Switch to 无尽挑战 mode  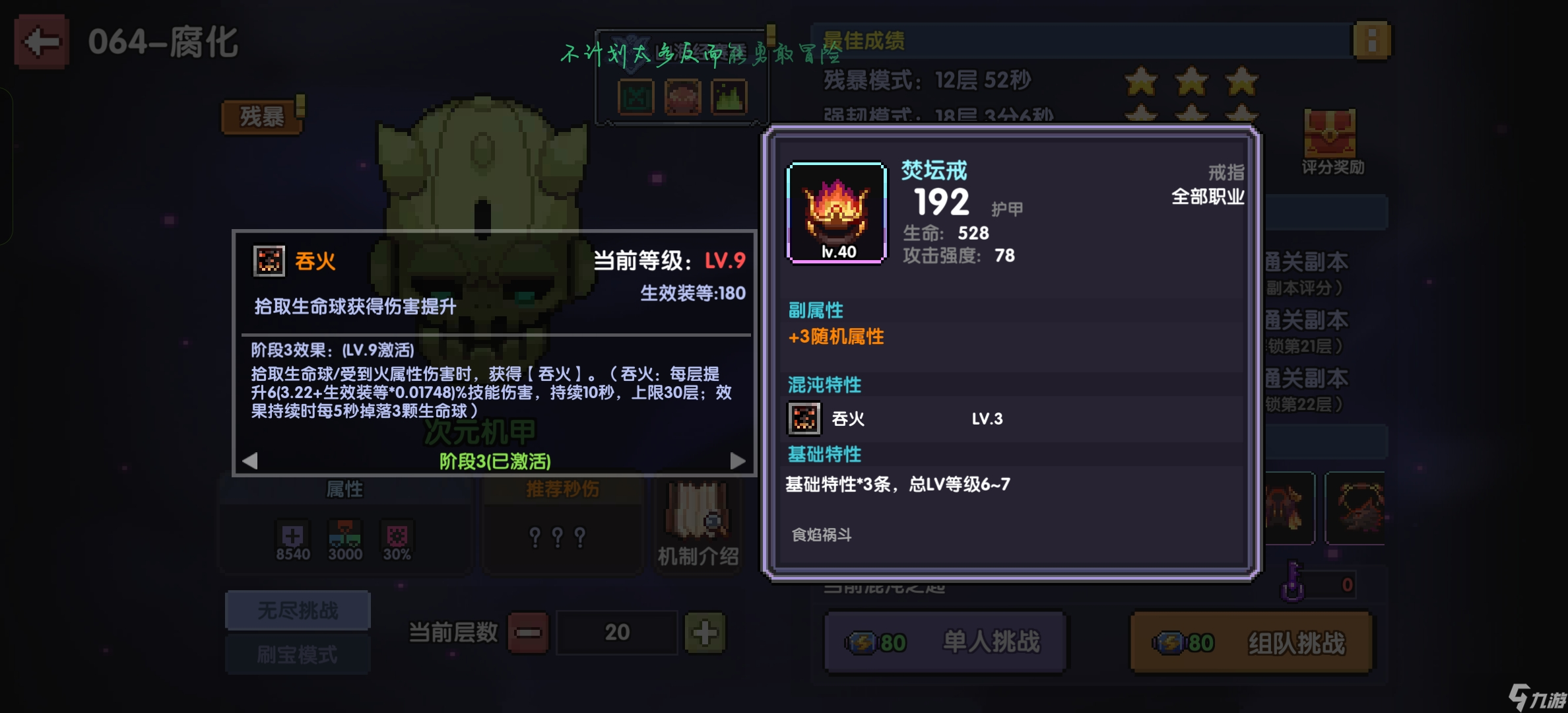(x=297, y=610)
